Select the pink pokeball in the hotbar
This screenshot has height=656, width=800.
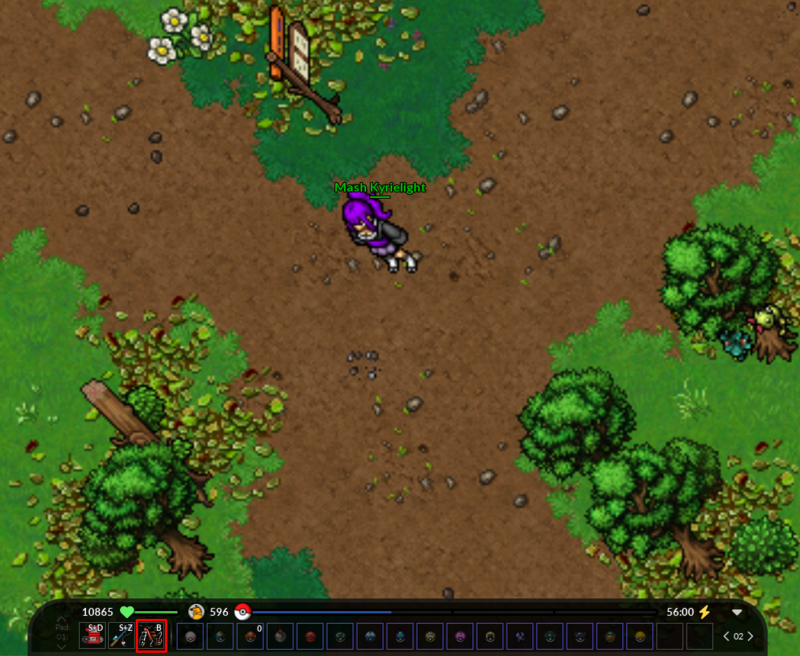[x=461, y=636]
